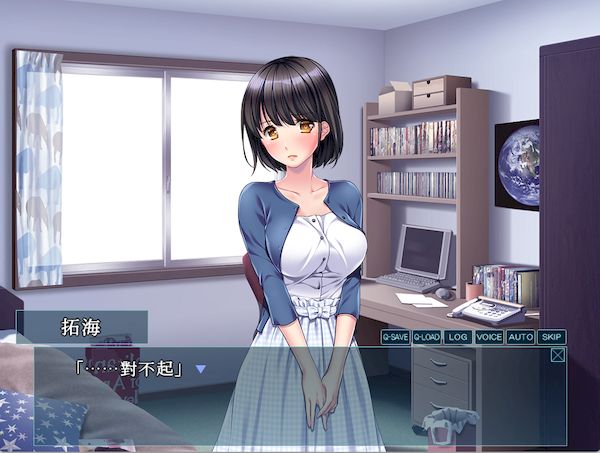Replay line with VOICE button
Screen dimensions: 600x453
pos(489,337)
